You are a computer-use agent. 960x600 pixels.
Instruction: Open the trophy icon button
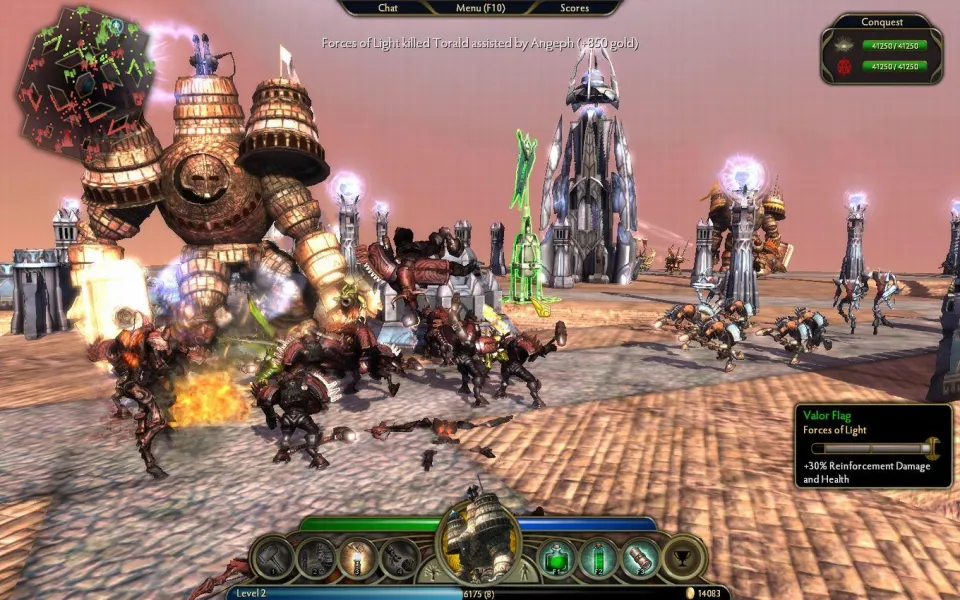pos(684,558)
